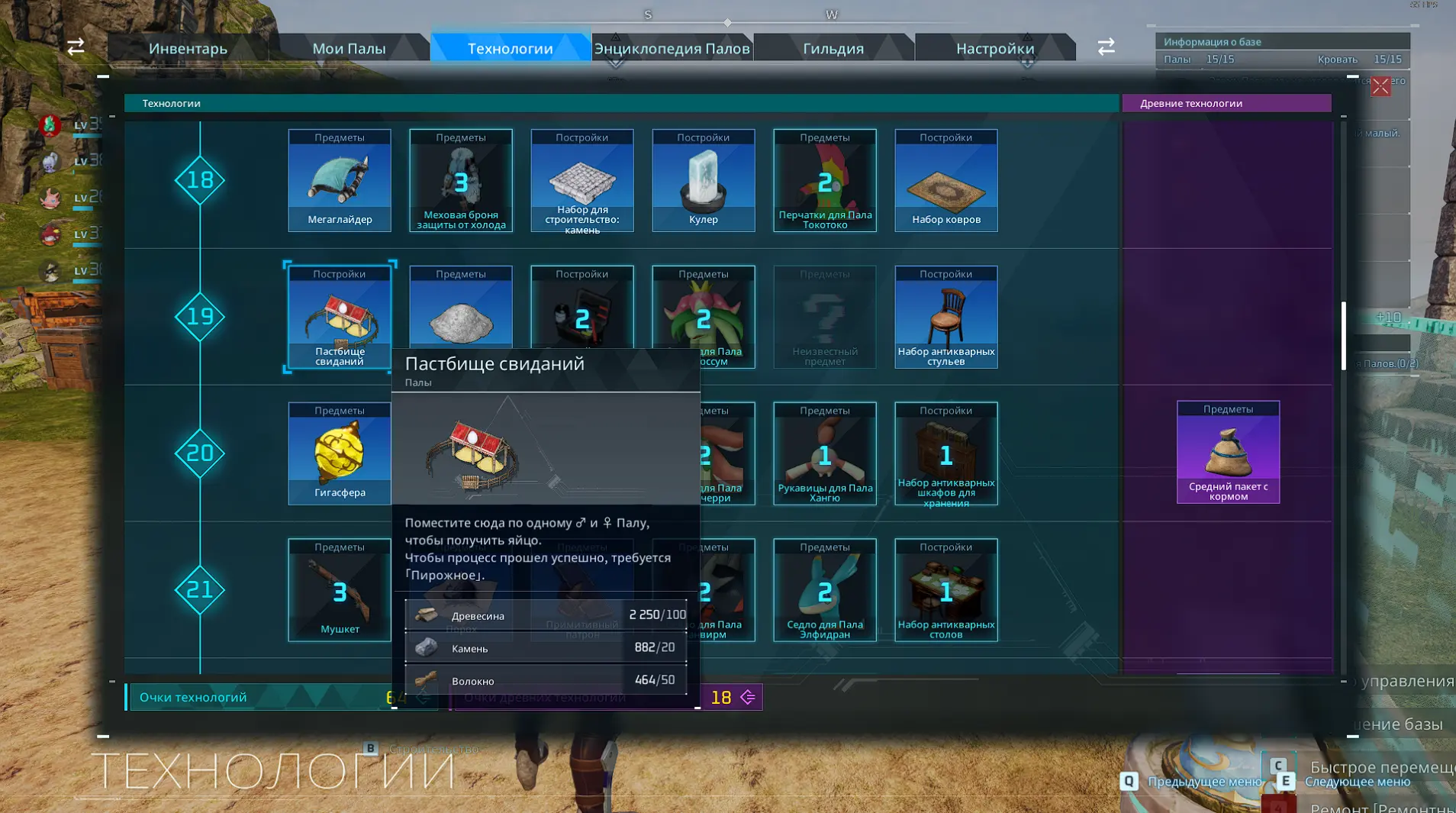Viewport: 1456px width, 813px height.
Task: Select the Мушкет technology tile
Action: [340, 590]
